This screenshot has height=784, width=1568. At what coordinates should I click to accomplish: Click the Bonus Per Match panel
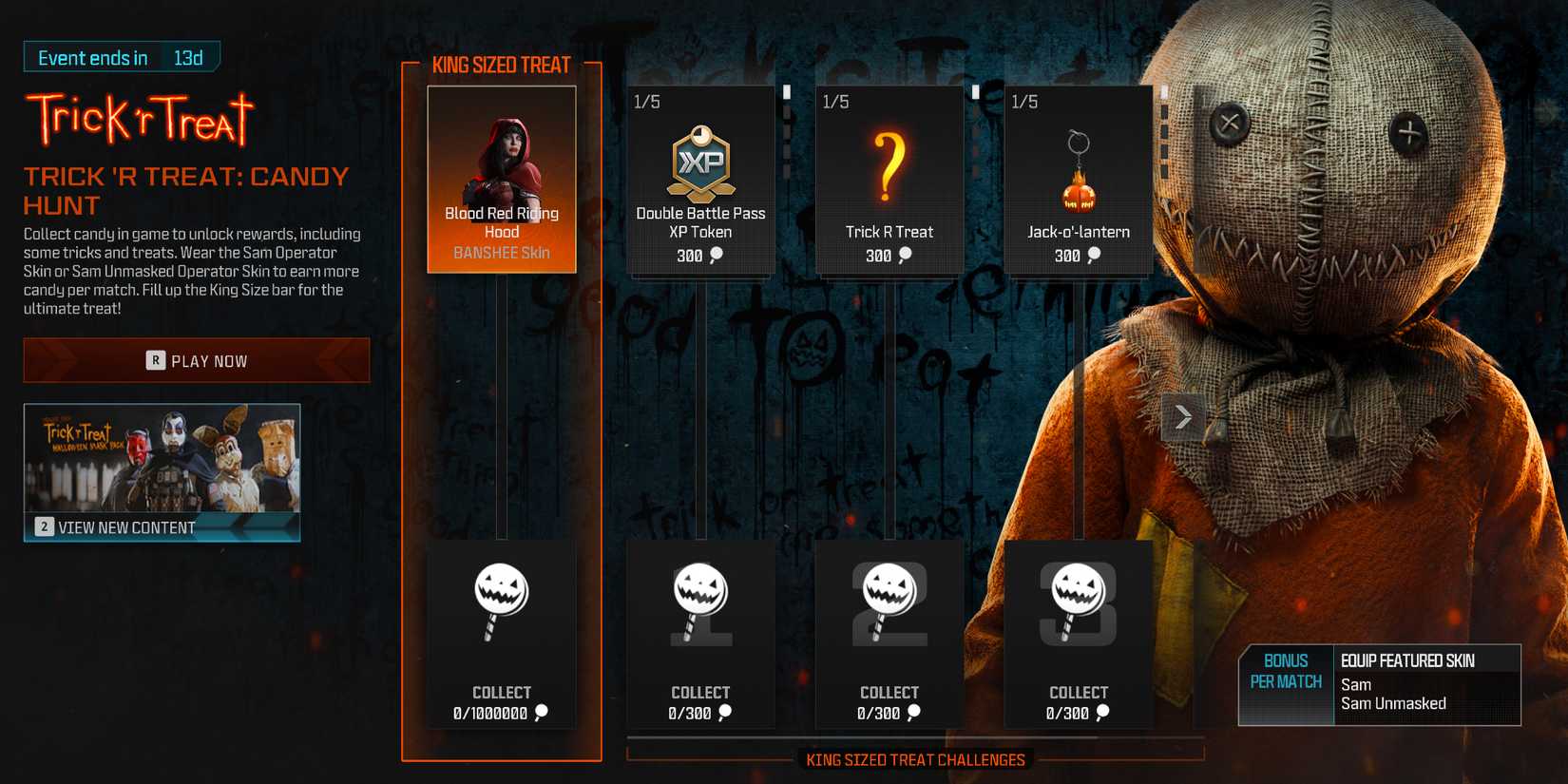pos(1286,672)
